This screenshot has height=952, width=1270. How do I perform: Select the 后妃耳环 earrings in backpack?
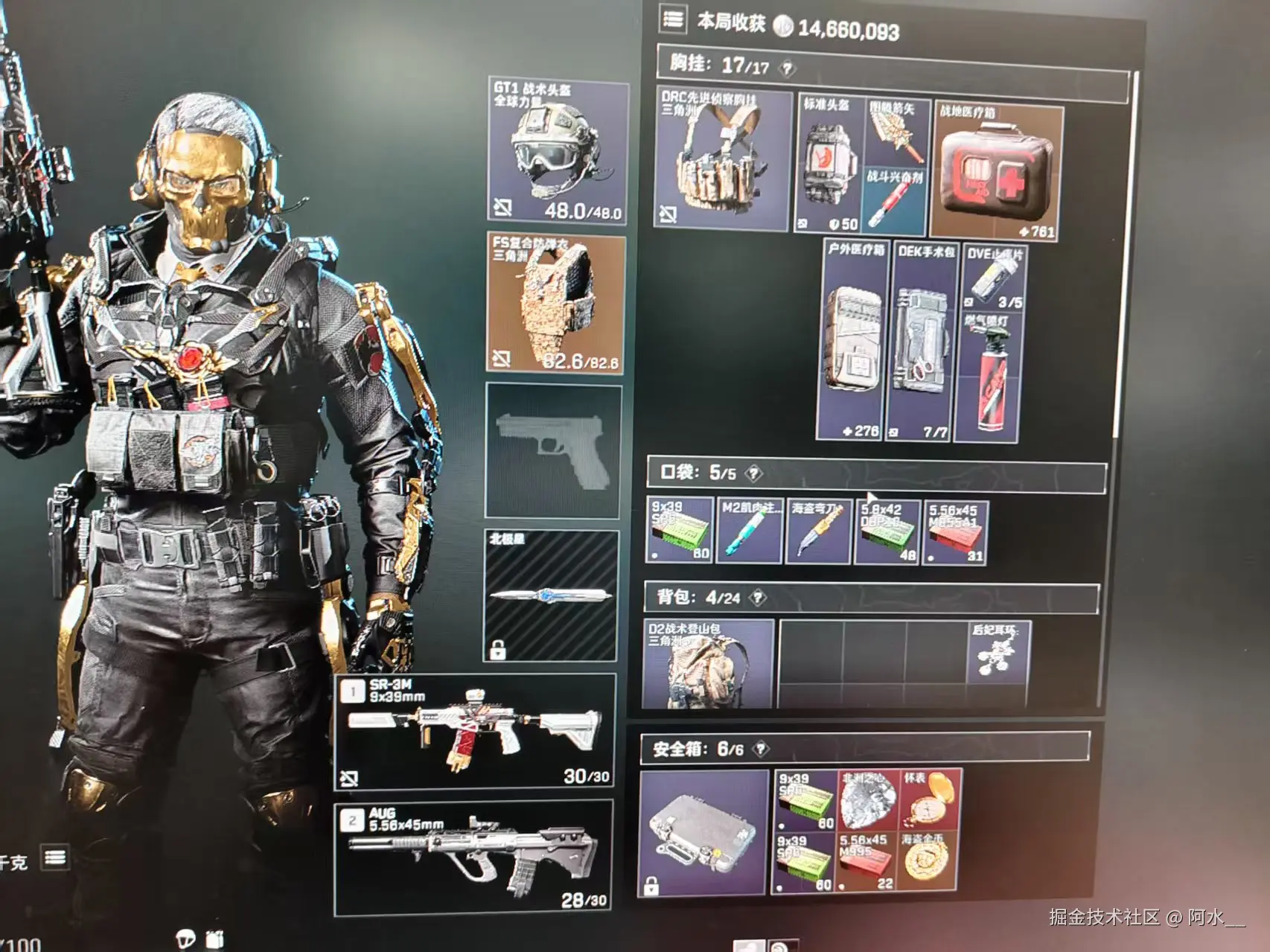pyautogui.click(x=999, y=653)
